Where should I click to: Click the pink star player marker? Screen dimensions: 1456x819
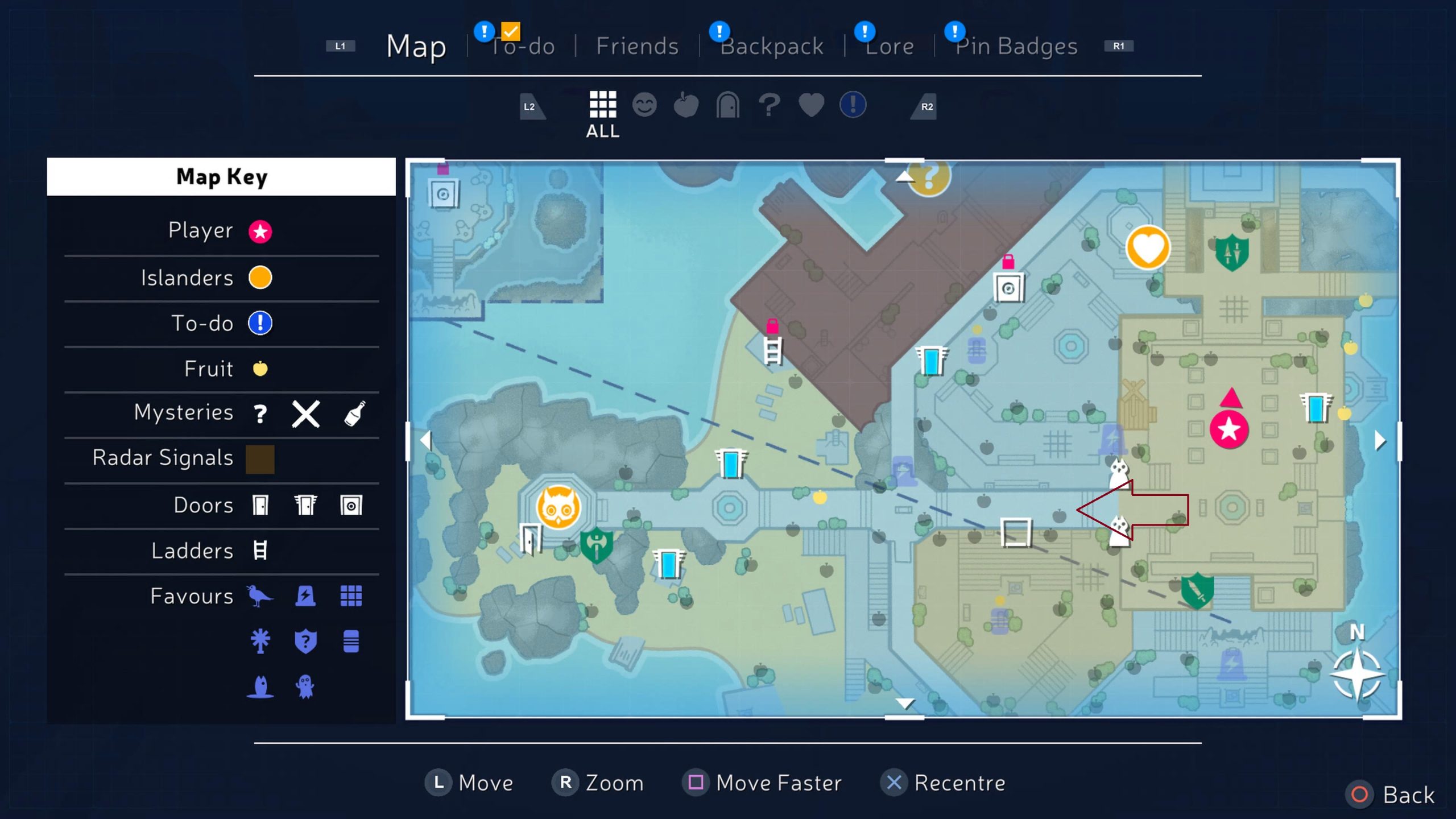pyautogui.click(x=1229, y=429)
